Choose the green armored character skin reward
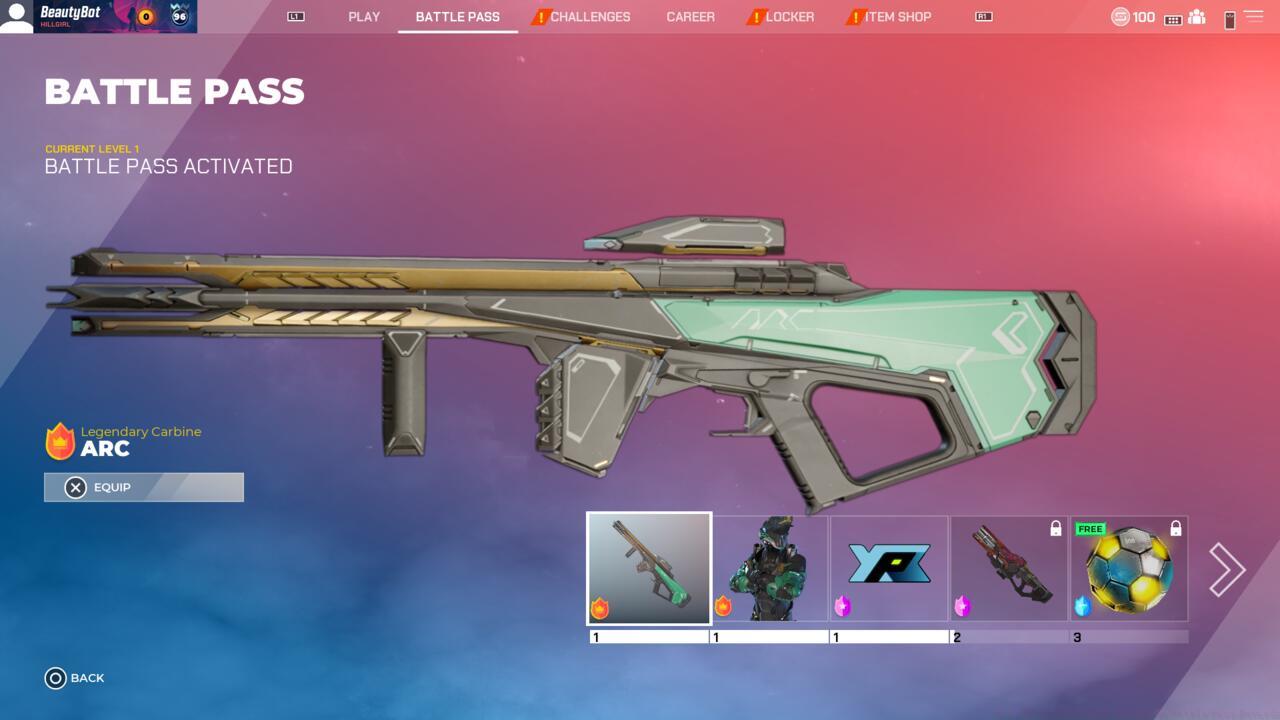Screen dimensions: 1280x720 [x=770, y=568]
